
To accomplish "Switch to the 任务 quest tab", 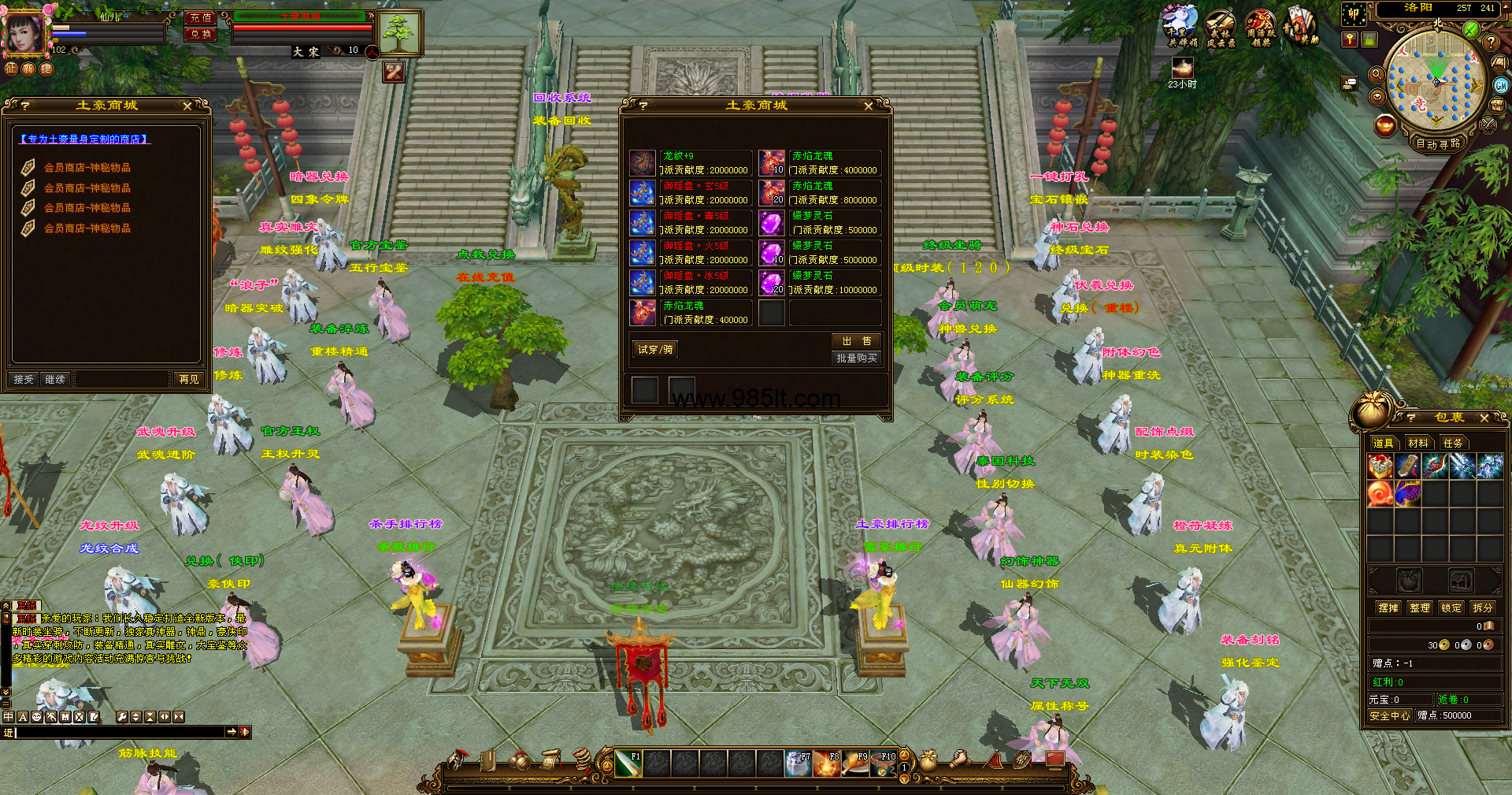I will click(x=1452, y=444).
